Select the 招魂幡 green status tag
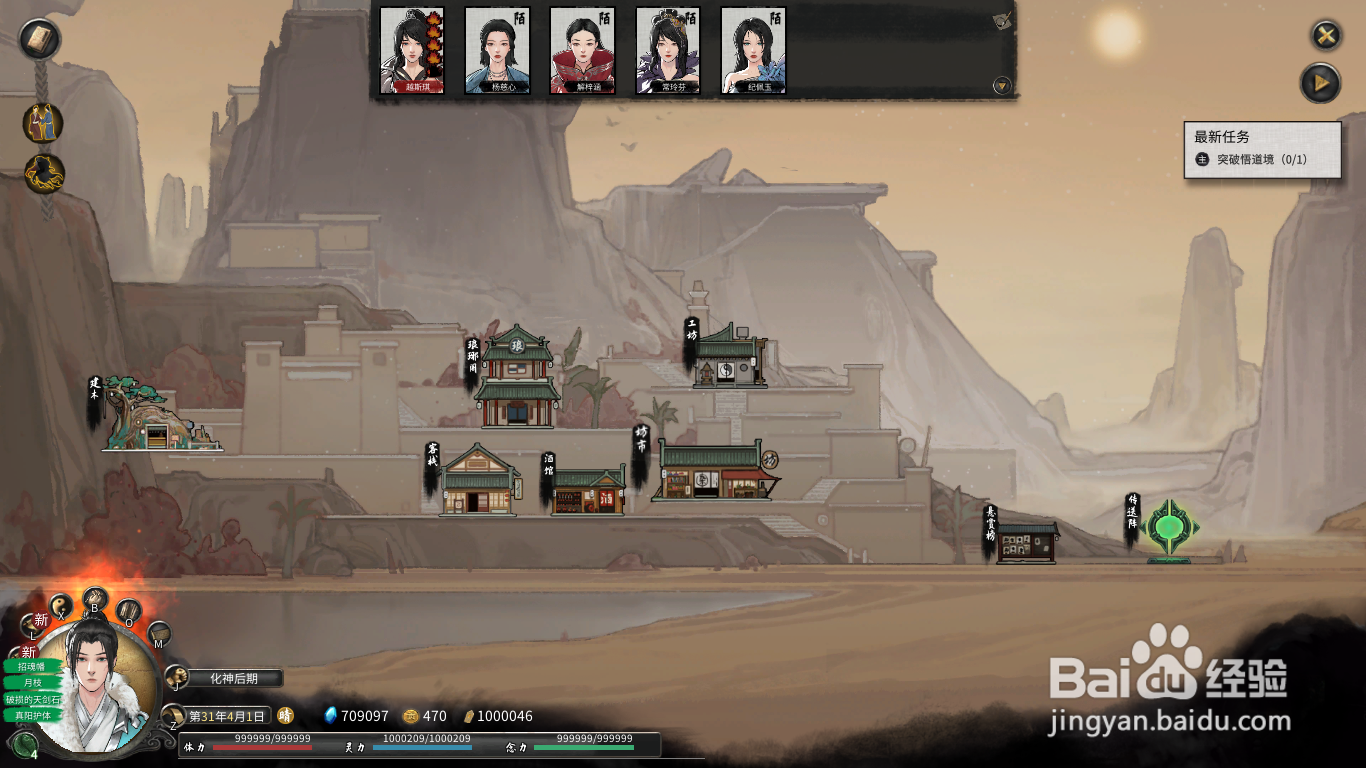Viewport: 1366px width, 768px height. point(31,666)
